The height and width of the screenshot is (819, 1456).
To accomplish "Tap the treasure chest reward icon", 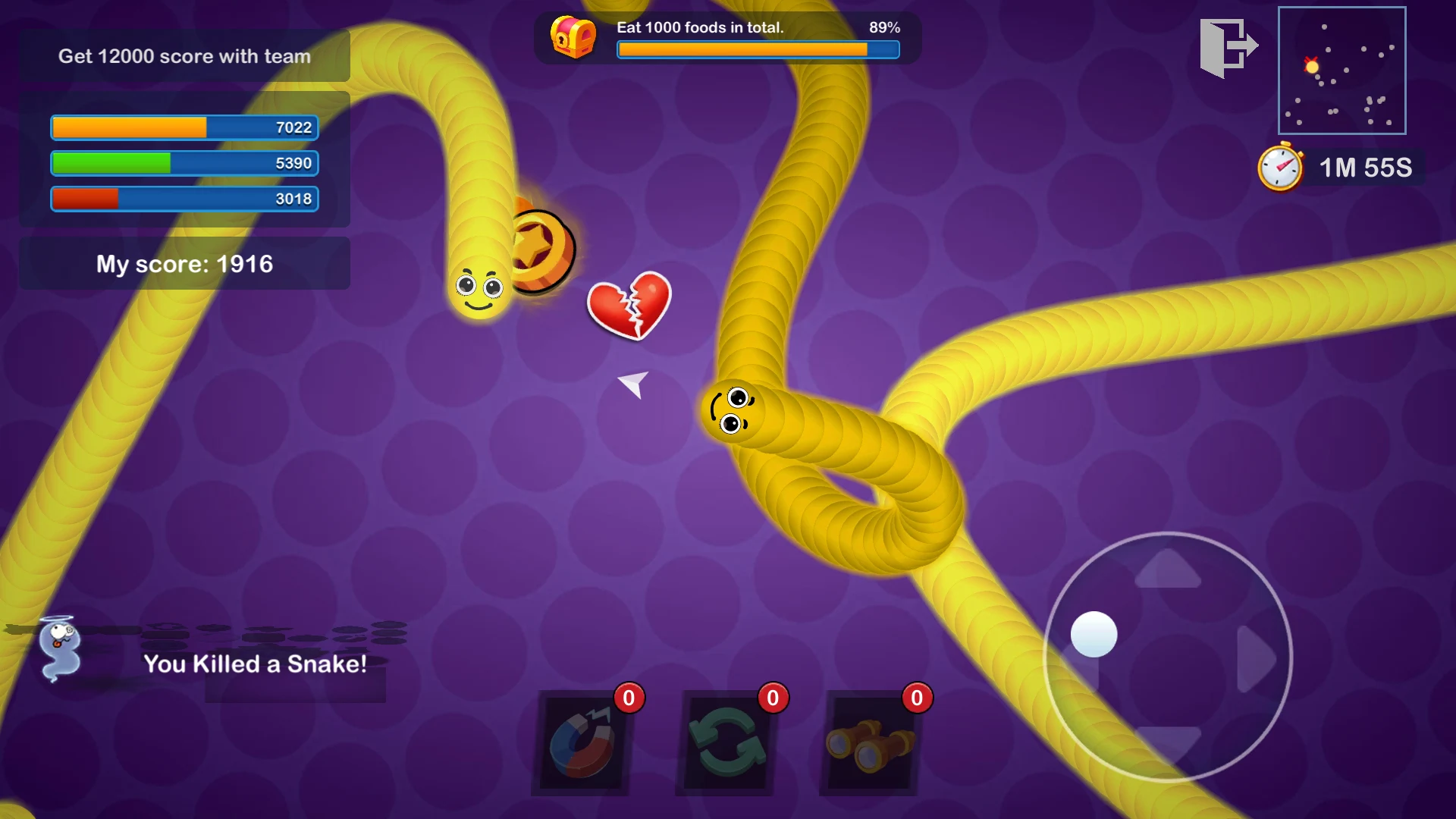I will click(573, 36).
